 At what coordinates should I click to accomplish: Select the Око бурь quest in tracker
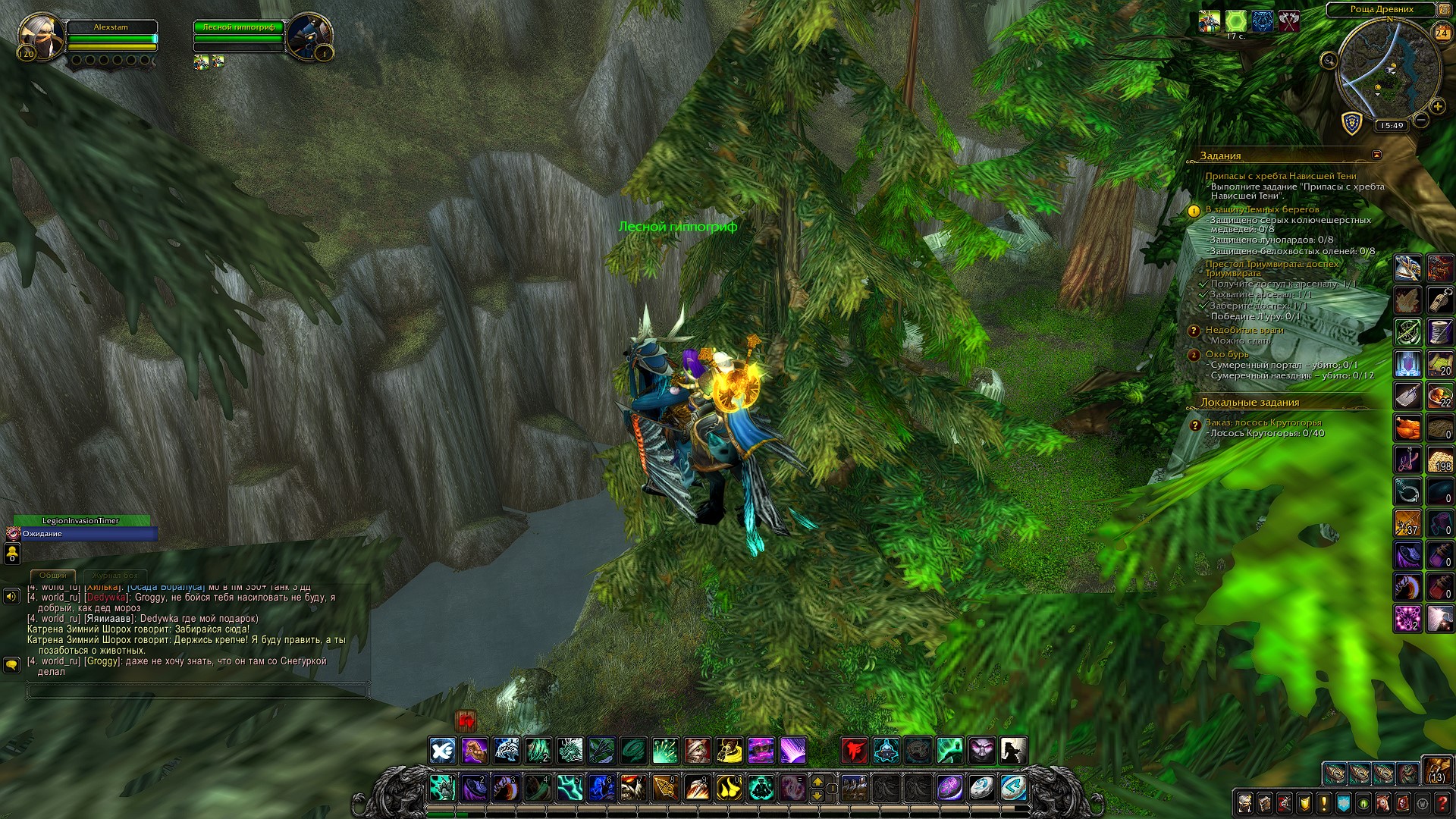tap(1226, 354)
